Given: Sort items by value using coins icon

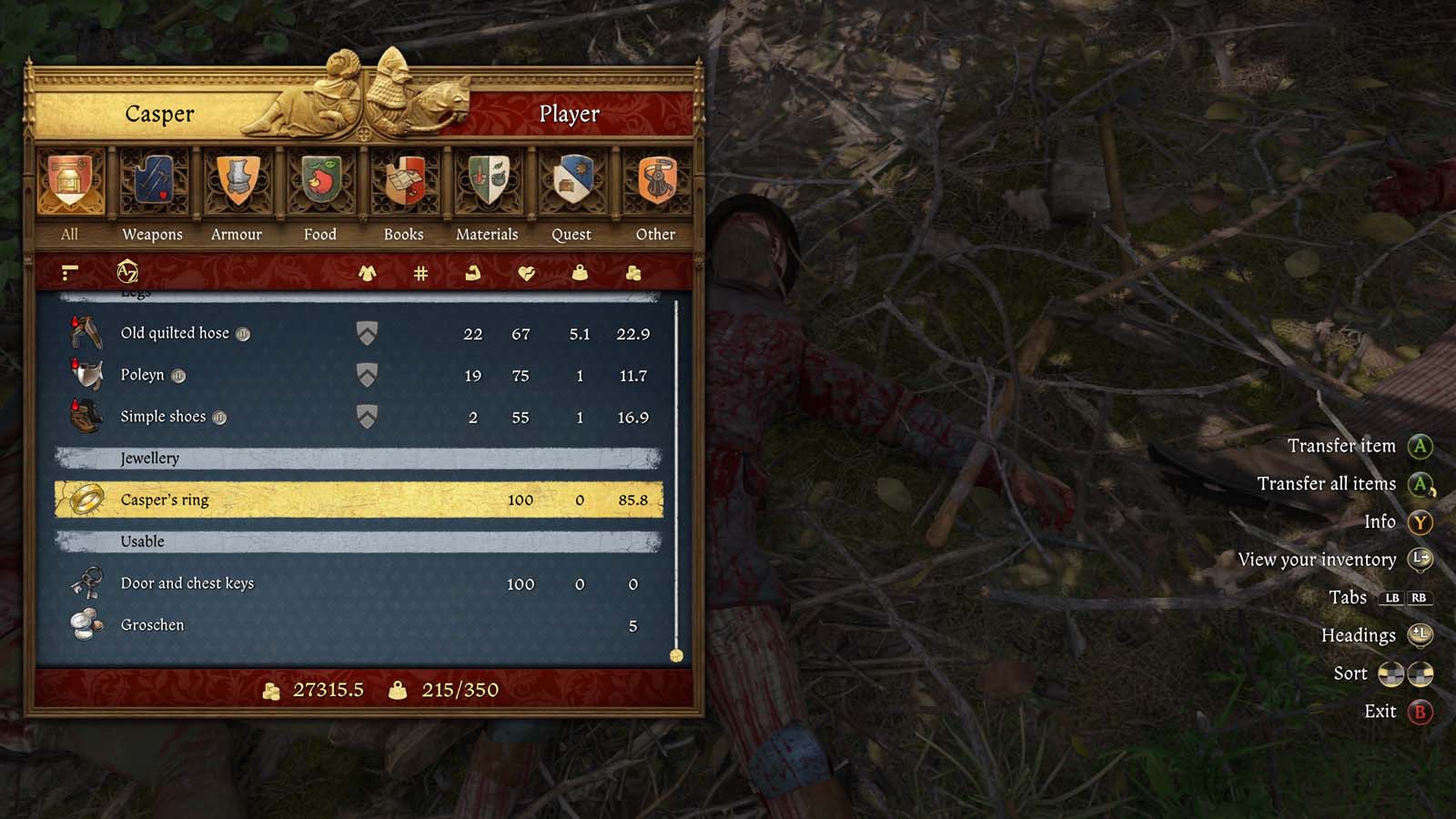Looking at the screenshot, I should coord(634,273).
